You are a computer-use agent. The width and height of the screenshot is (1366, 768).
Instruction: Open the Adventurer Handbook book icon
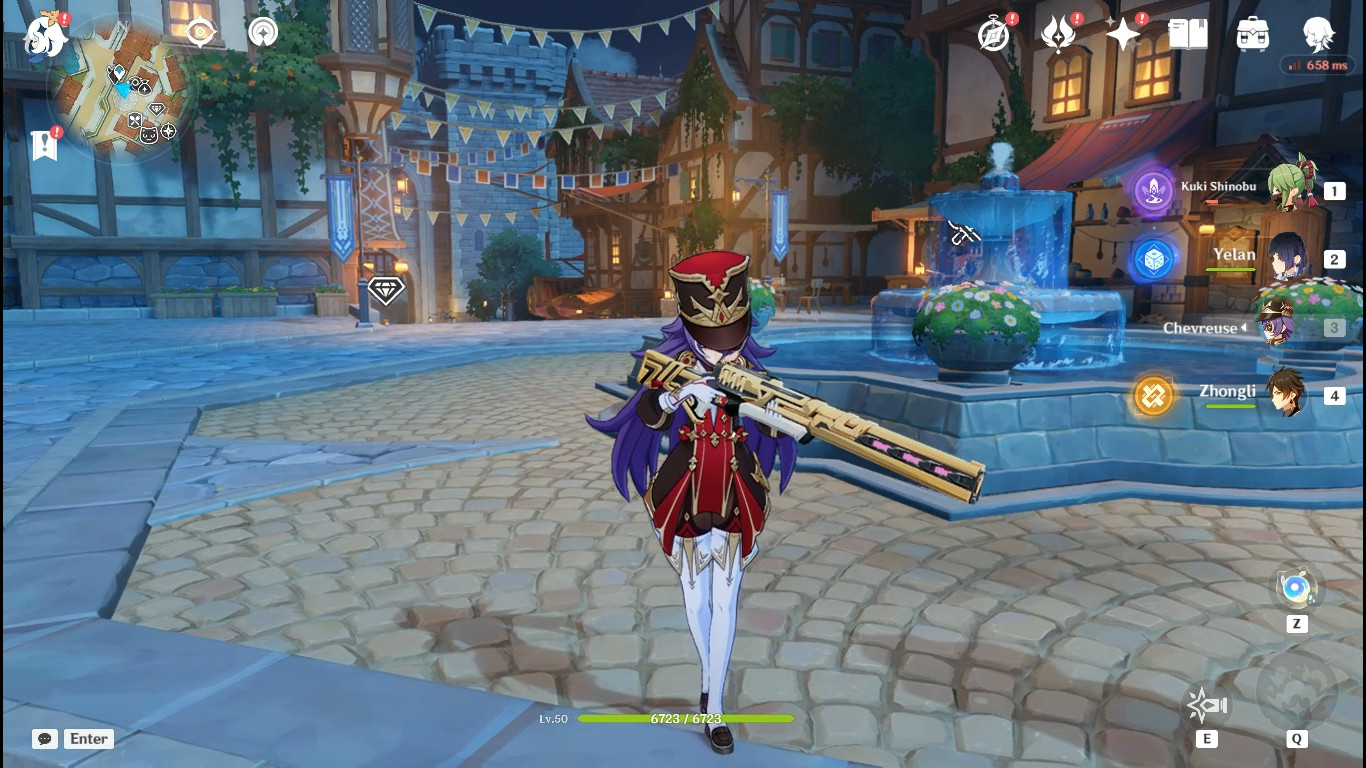[1186, 33]
